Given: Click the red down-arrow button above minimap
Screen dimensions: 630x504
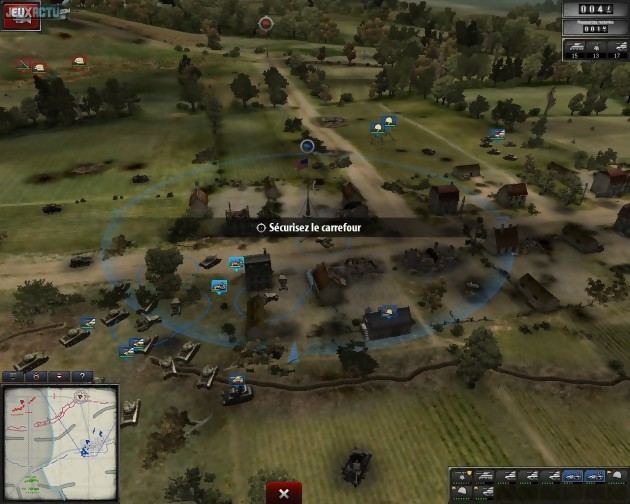Looking at the screenshot, I should pyautogui.click(x=59, y=376).
